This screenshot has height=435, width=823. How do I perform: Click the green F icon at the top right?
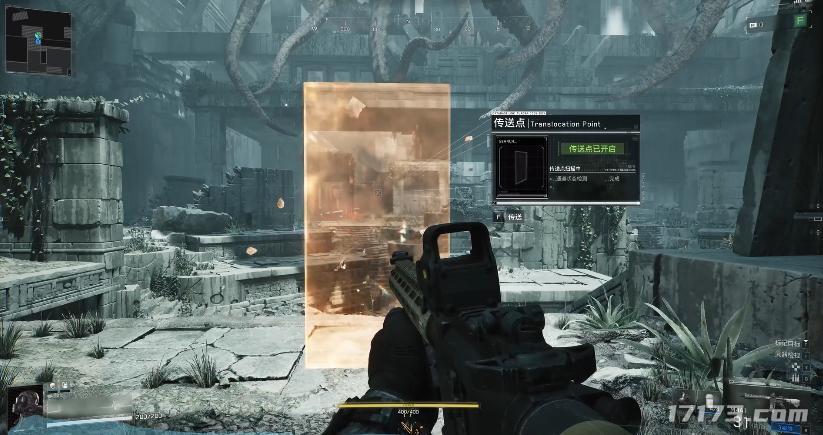click(x=799, y=20)
